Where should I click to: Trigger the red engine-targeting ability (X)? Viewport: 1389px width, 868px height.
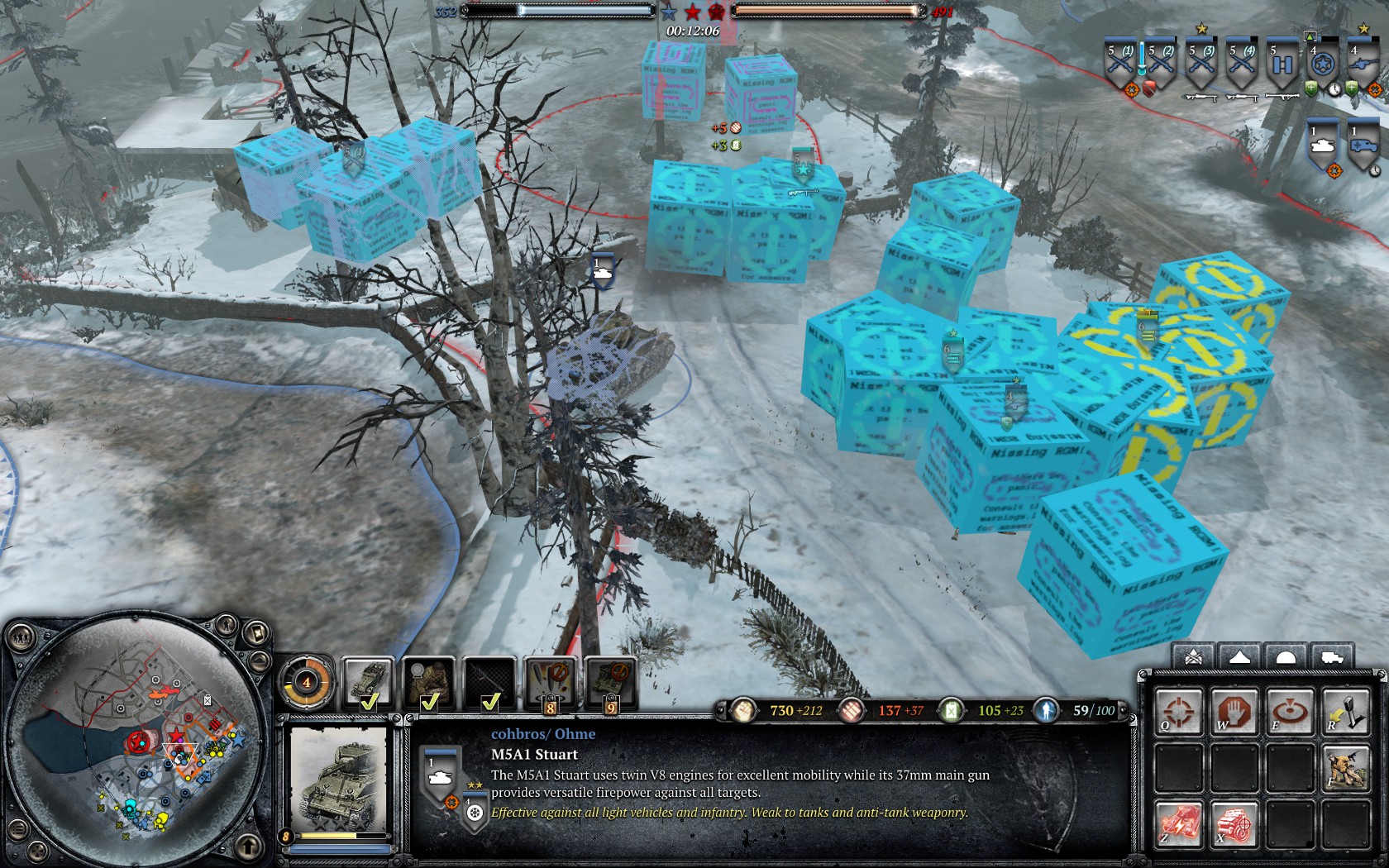[x=1234, y=823]
